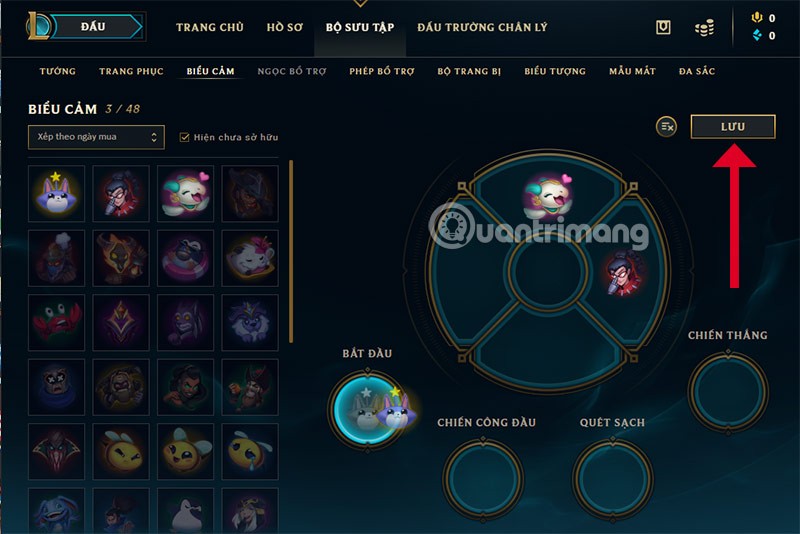The width and height of the screenshot is (800, 534).
Task: Open the PHÉP BỔ TRỢ tab
Action: click(382, 71)
